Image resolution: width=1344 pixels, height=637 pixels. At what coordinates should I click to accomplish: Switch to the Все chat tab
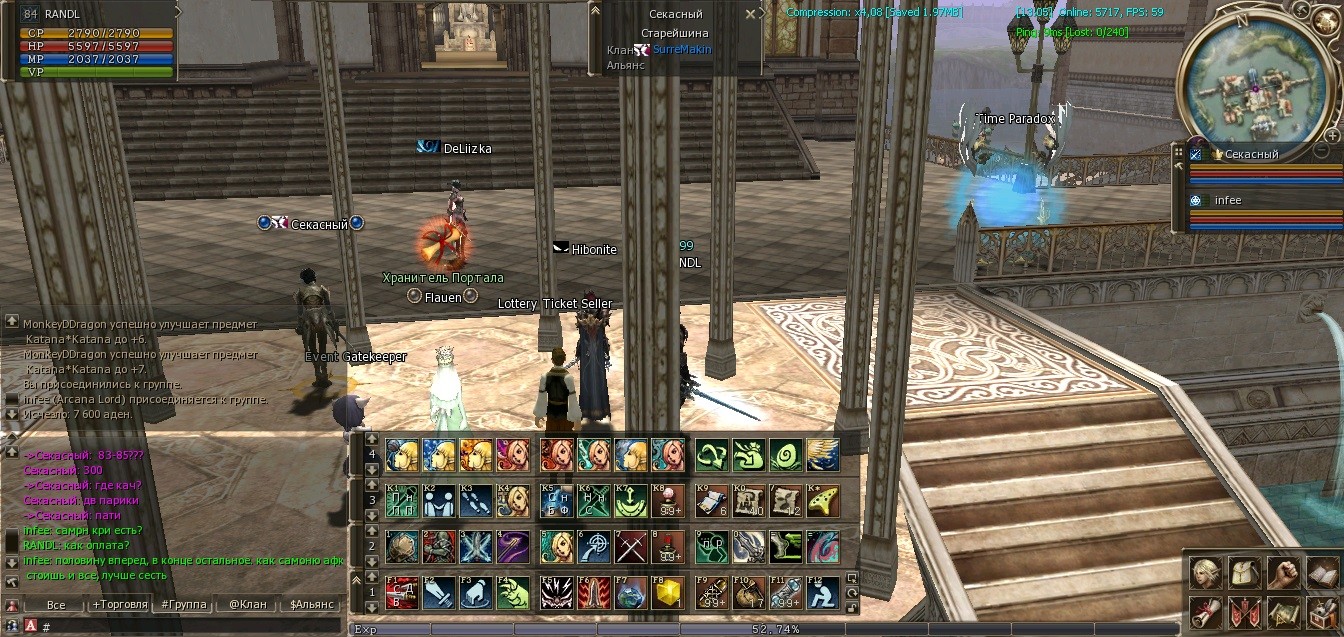[55, 605]
